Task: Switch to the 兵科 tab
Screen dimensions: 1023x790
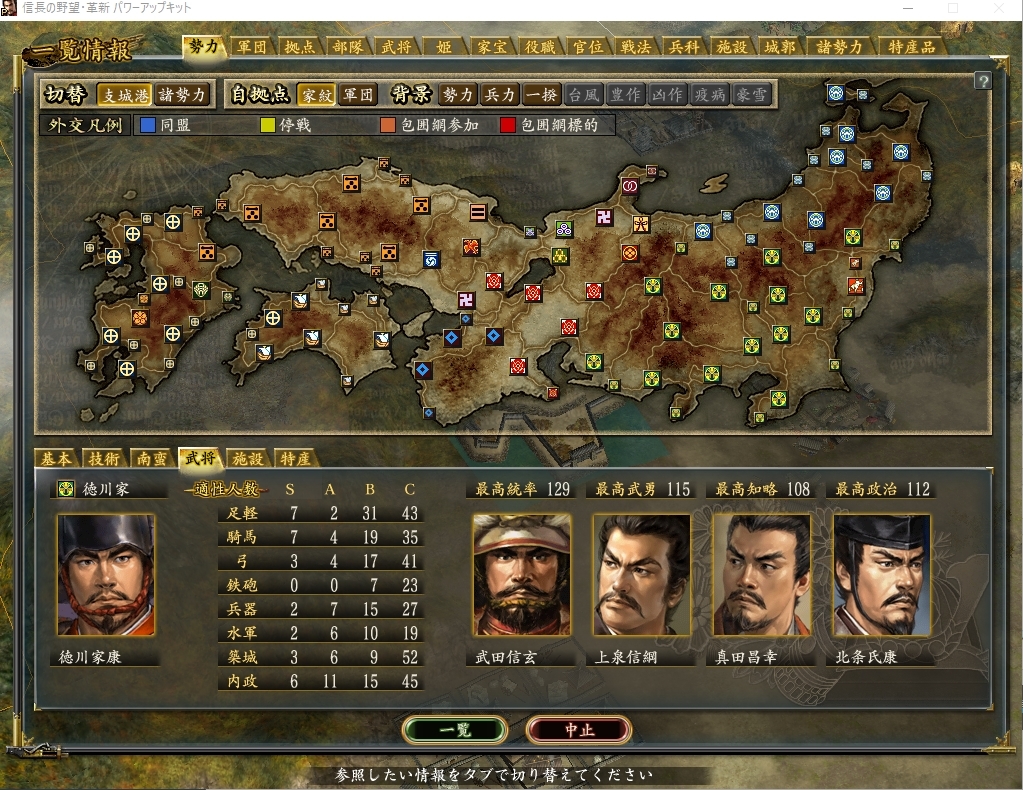Action: 683,47
